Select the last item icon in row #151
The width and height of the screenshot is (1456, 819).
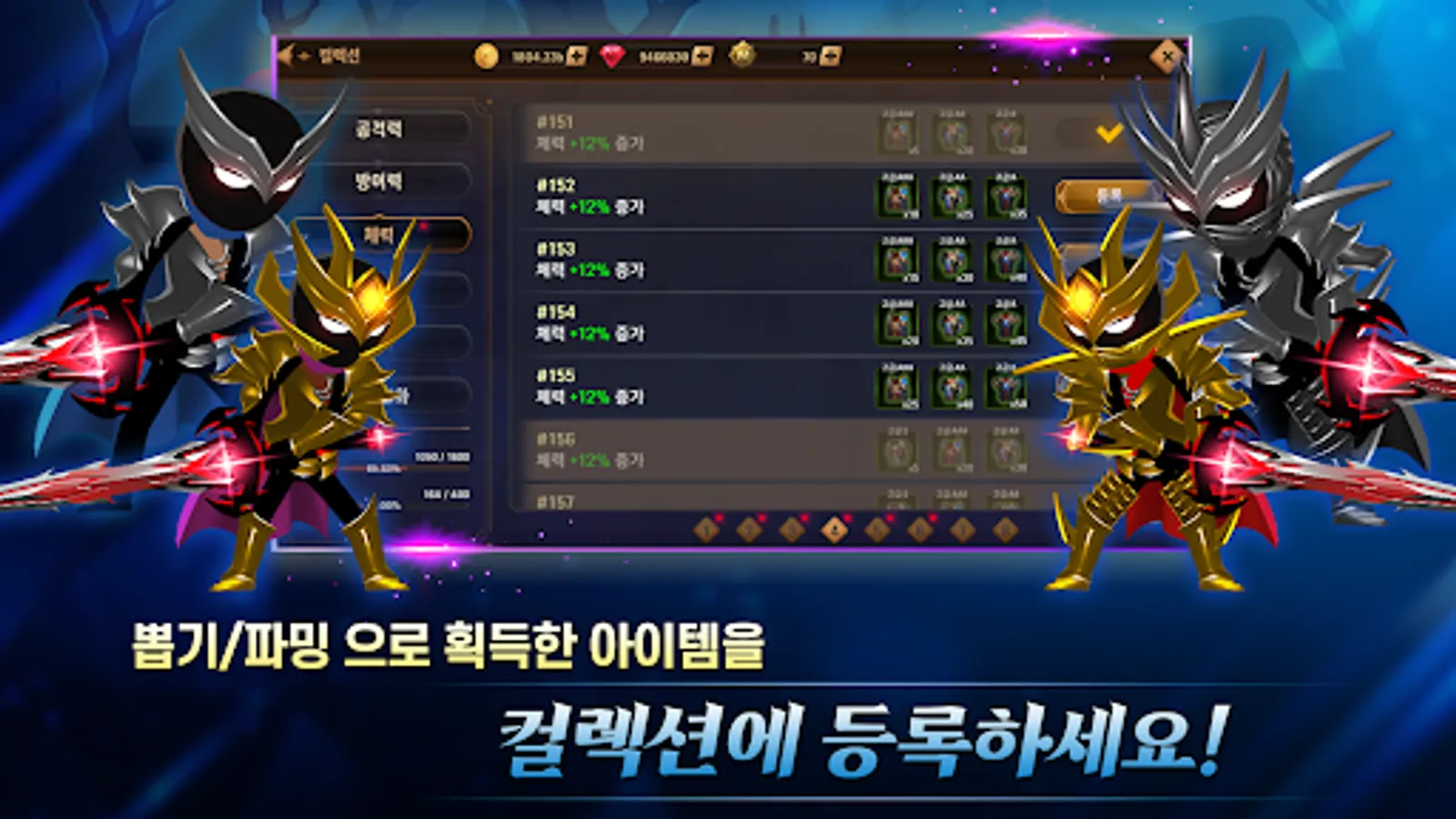1008,133
